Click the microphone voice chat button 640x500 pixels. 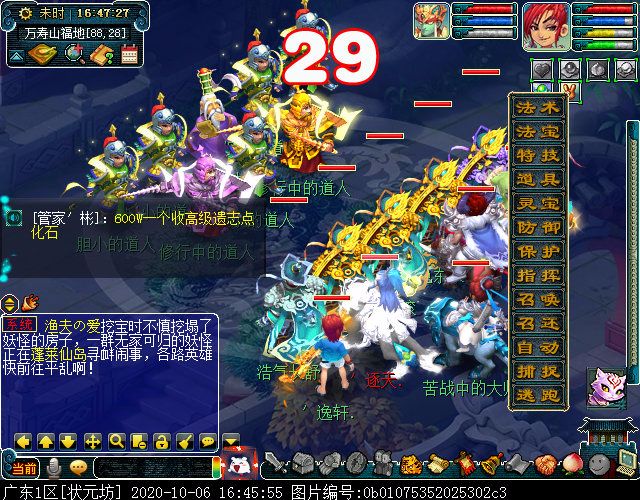(x=54, y=467)
